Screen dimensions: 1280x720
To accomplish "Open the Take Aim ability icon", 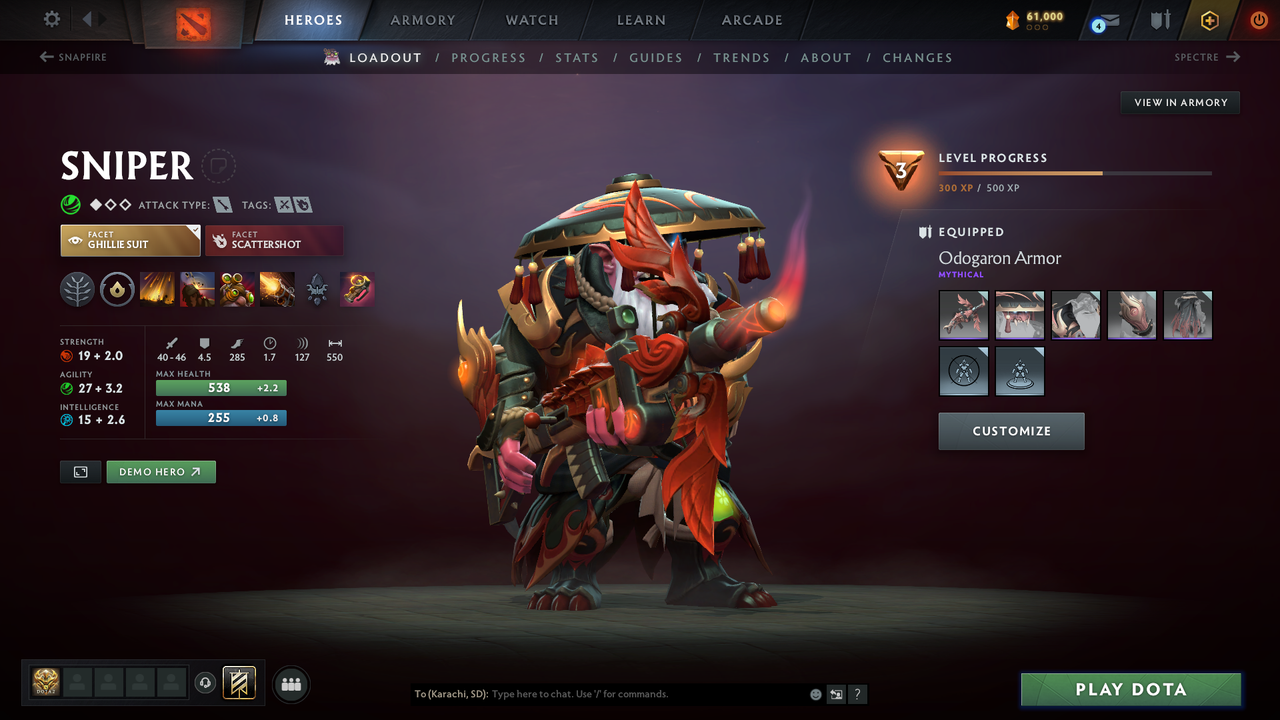I will tap(237, 289).
